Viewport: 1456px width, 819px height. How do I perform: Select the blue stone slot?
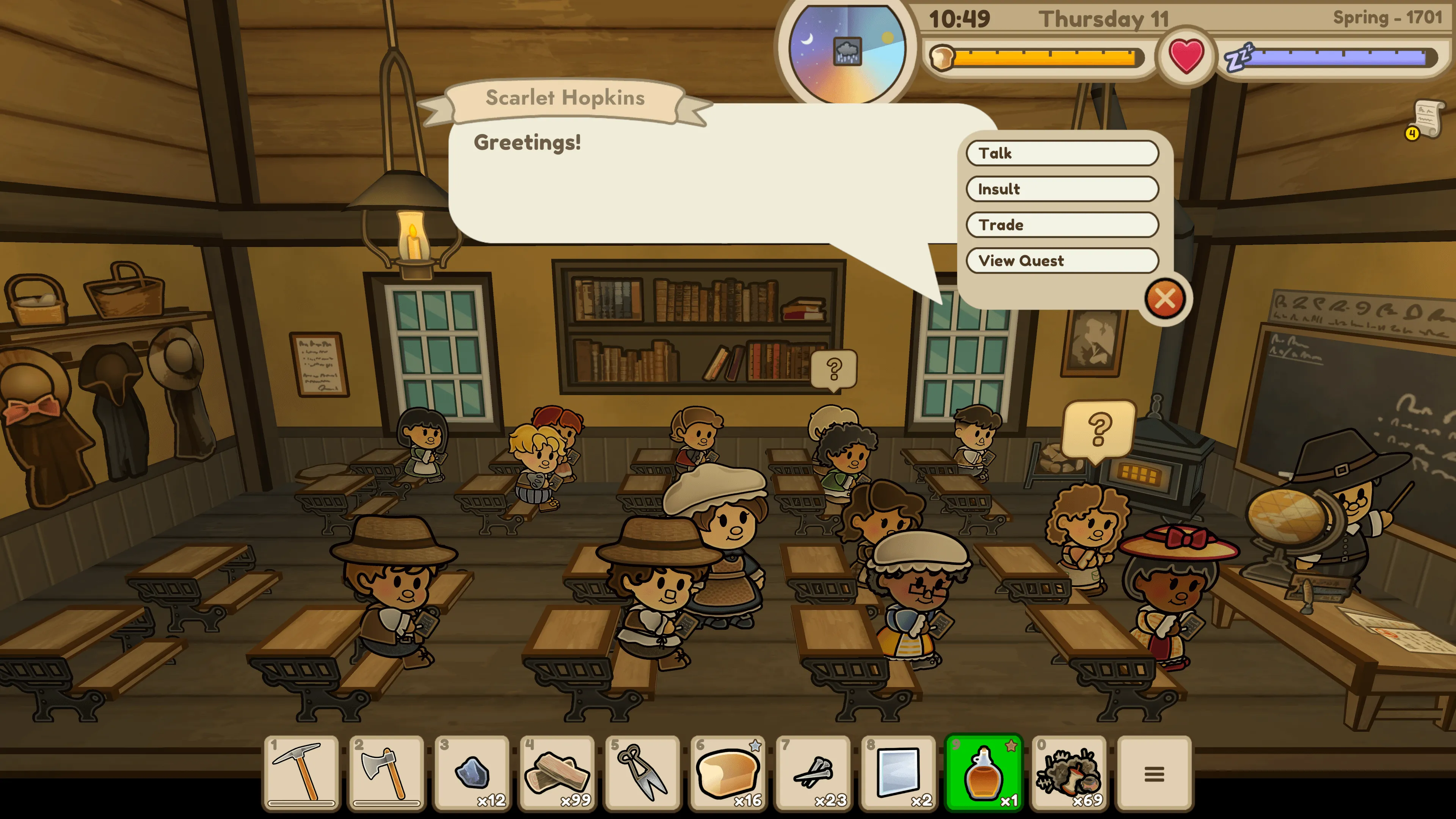pyautogui.click(x=472, y=773)
